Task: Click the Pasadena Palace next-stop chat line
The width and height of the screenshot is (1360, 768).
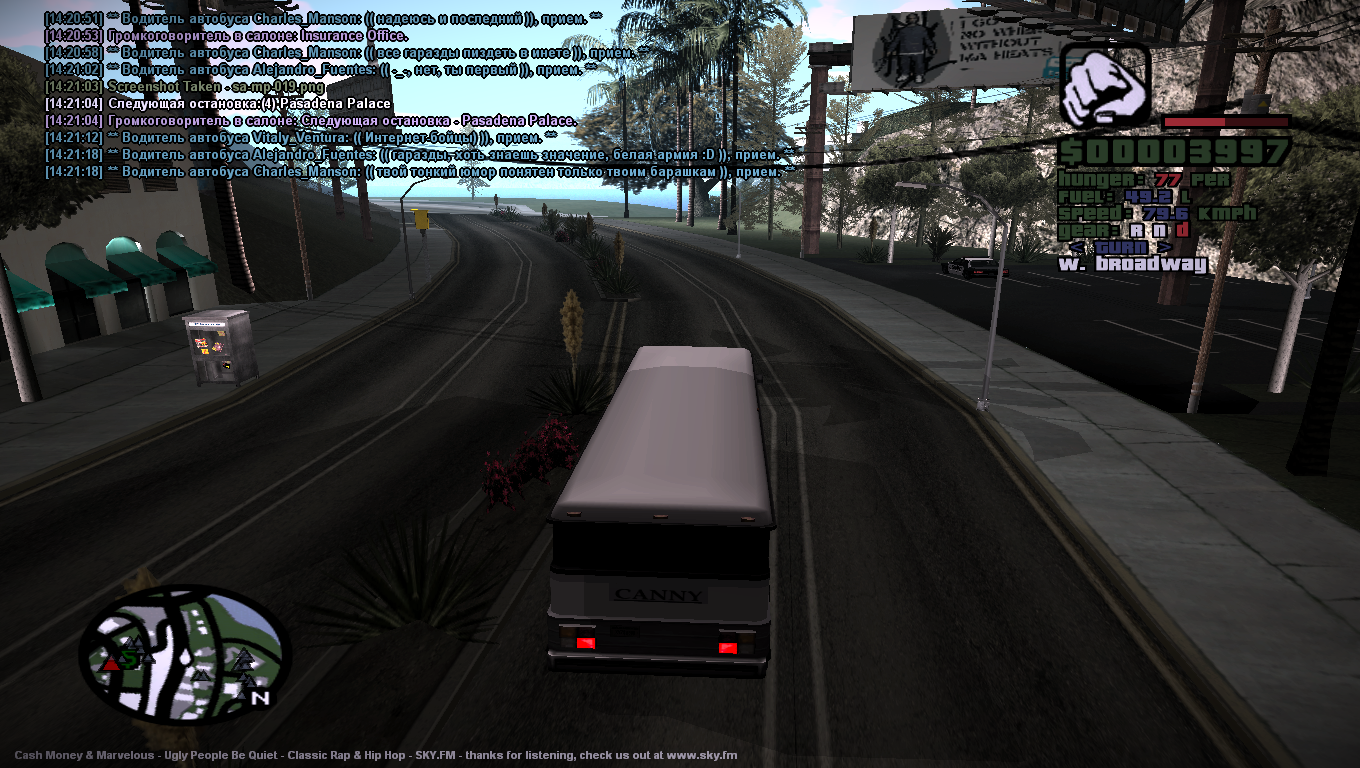Action: click(x=249, y=104)
